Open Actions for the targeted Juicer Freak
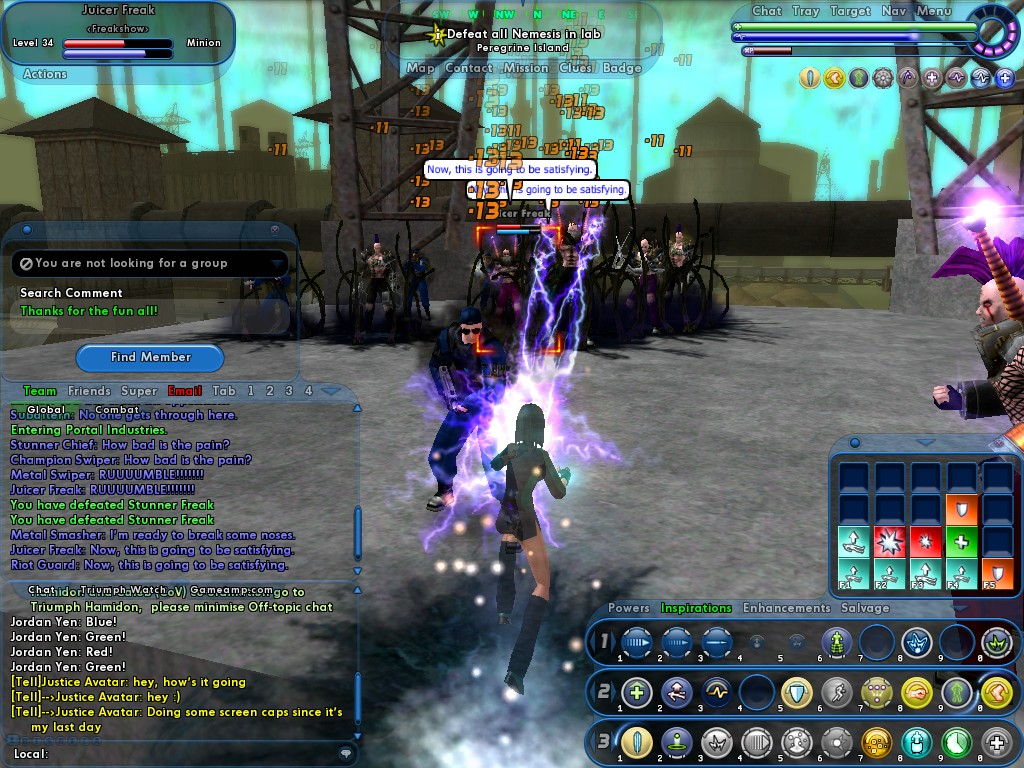The height and width of the screenshot is (768, 1024). pos(45,74)
